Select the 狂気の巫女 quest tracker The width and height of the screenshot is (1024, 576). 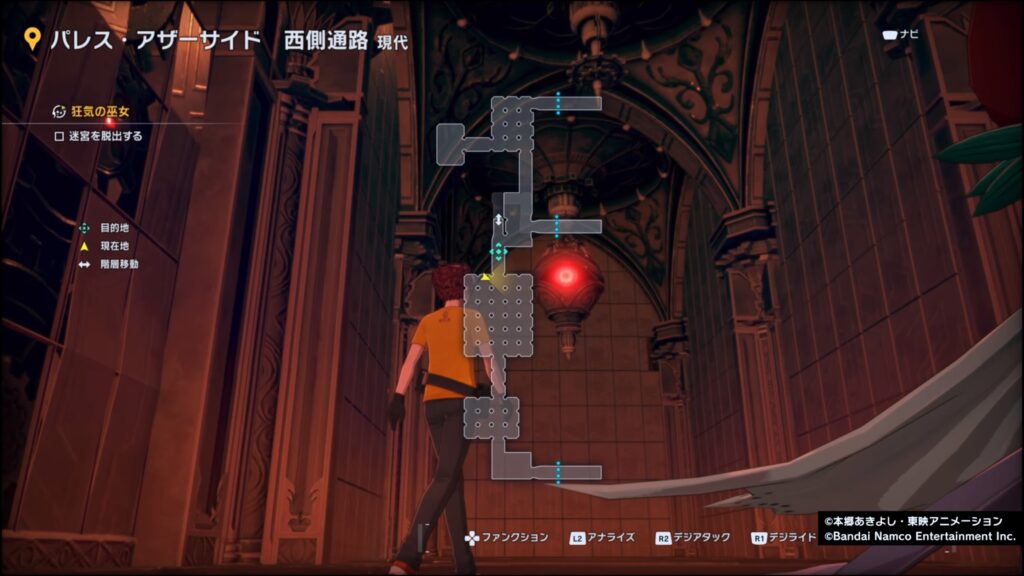point(99,112)
